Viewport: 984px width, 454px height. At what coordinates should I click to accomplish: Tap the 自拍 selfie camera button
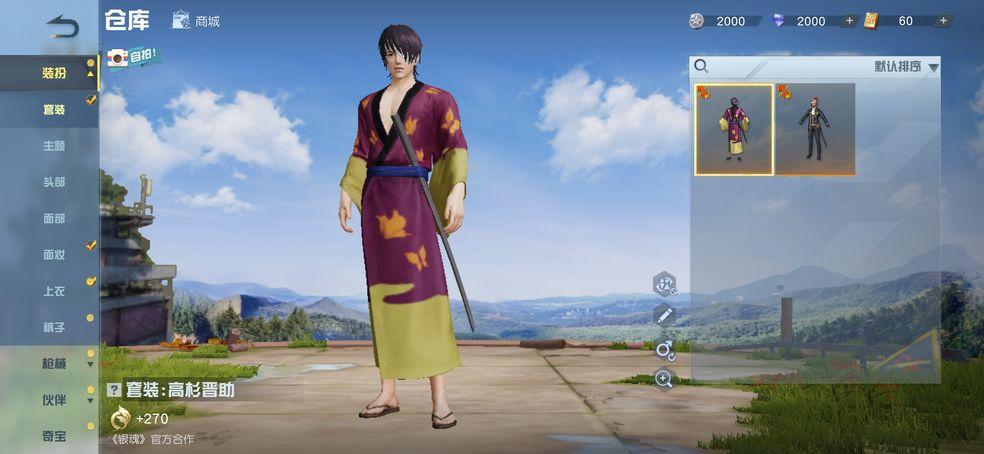pyautogui.click(x=132, y=57)
